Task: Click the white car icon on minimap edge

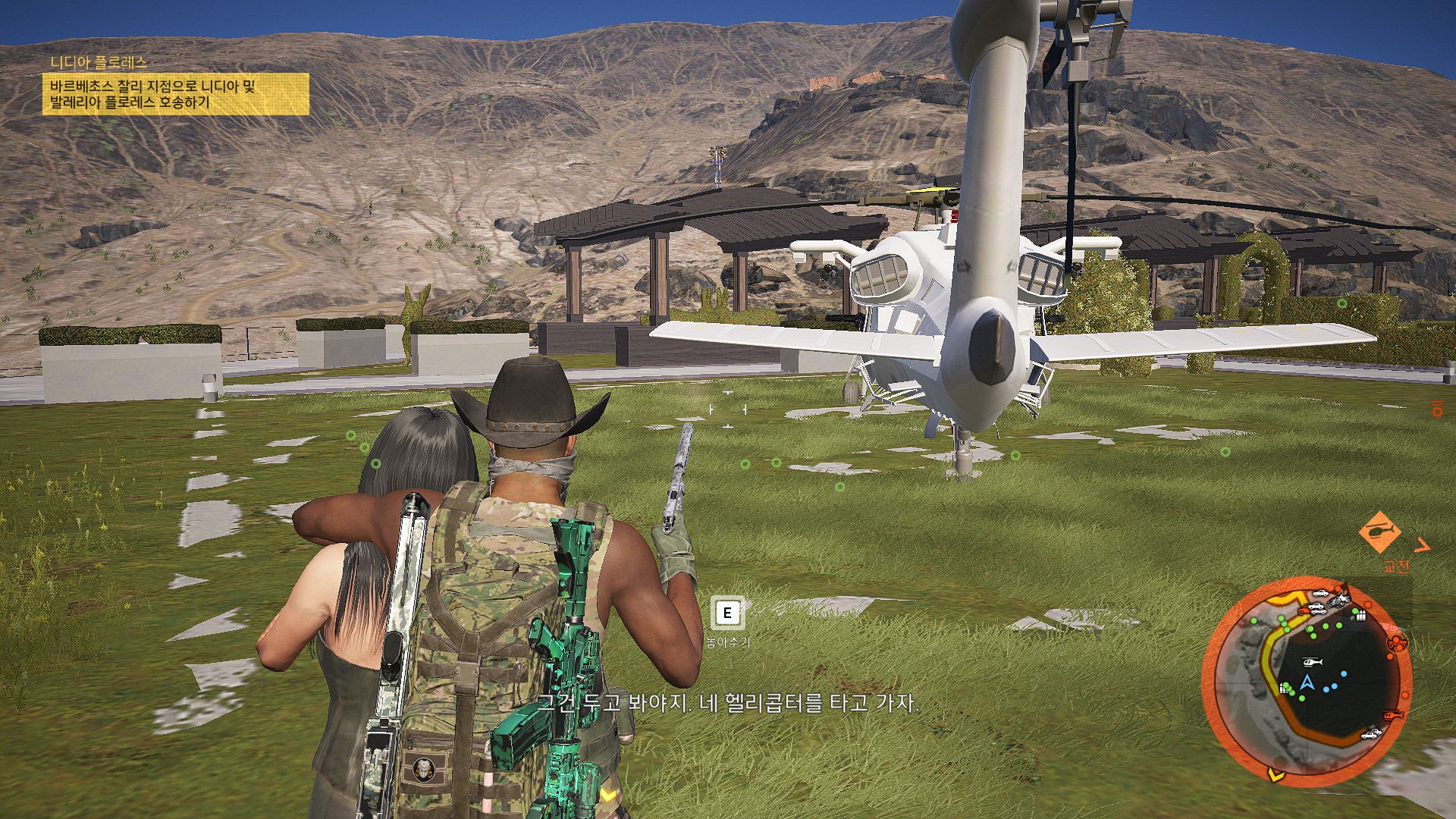Action: [x=1370, y=734]
